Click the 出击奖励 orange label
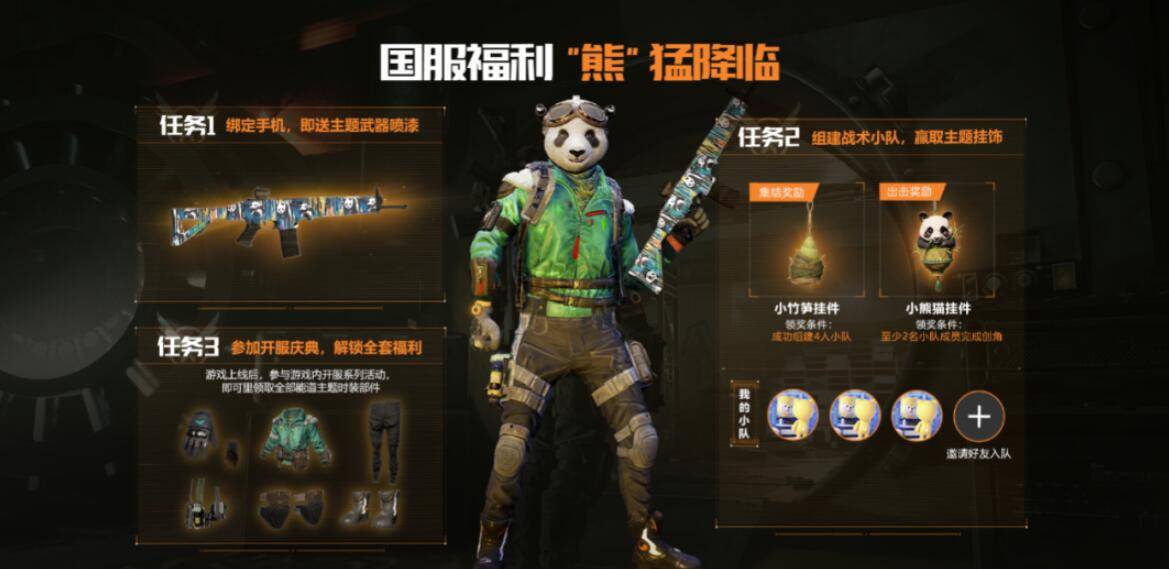Image resolution: width=1169 pixels, height=569 pixels. (906, 191)
